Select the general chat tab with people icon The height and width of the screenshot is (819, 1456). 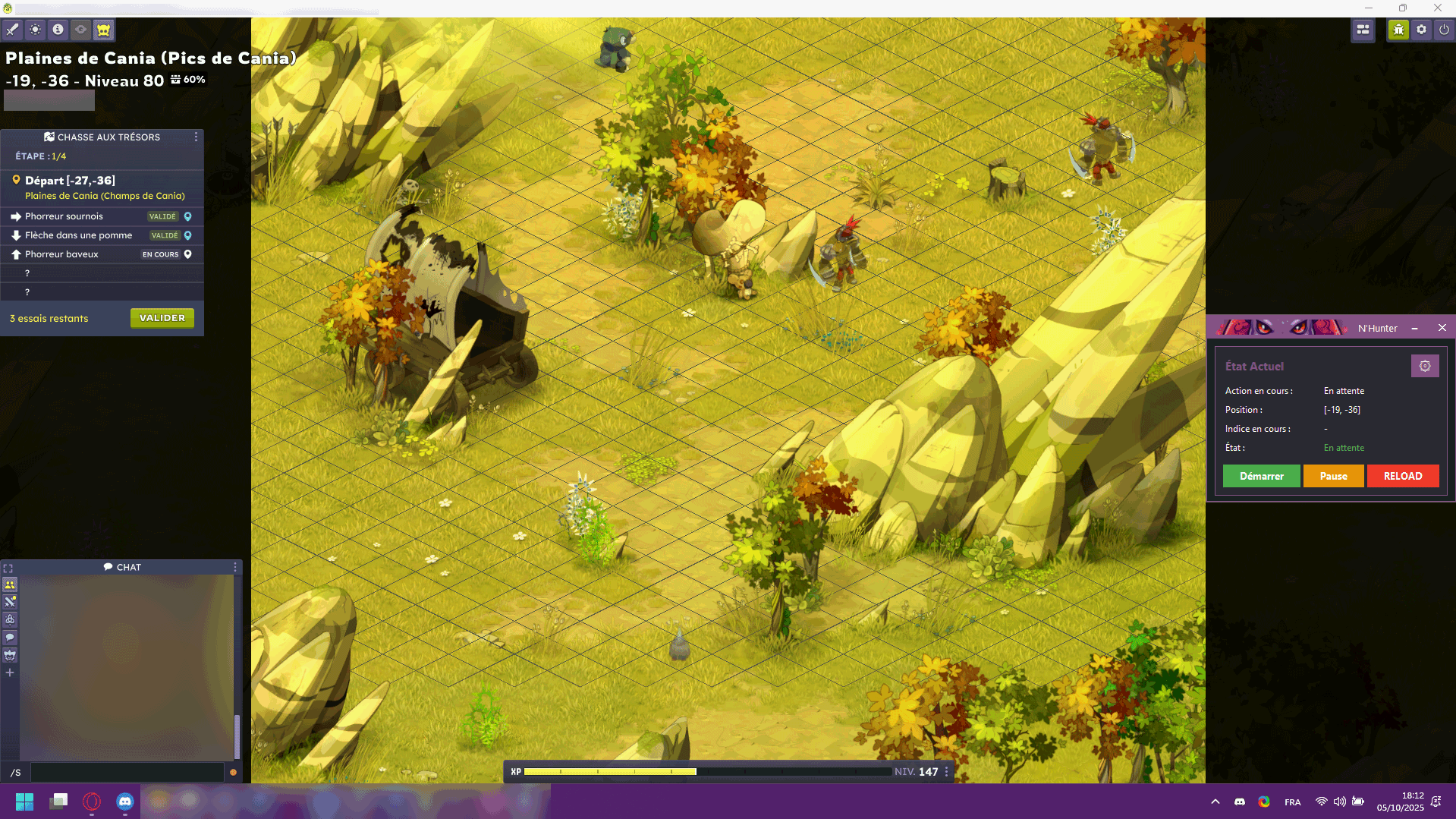(10, 584)
